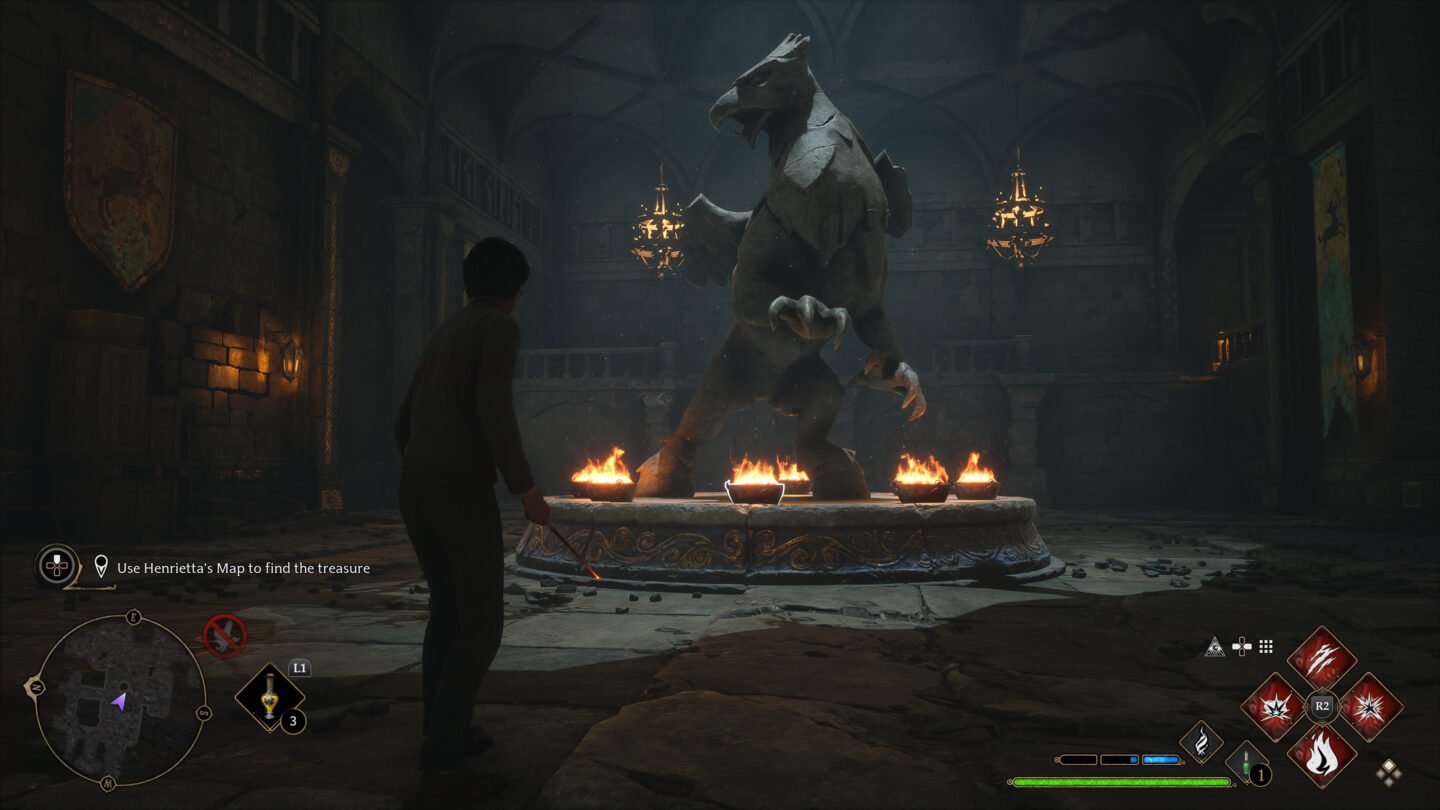Screen dimensions: 1440x810
Task: Open the circular minimap
Action: [x=119, y=699]
